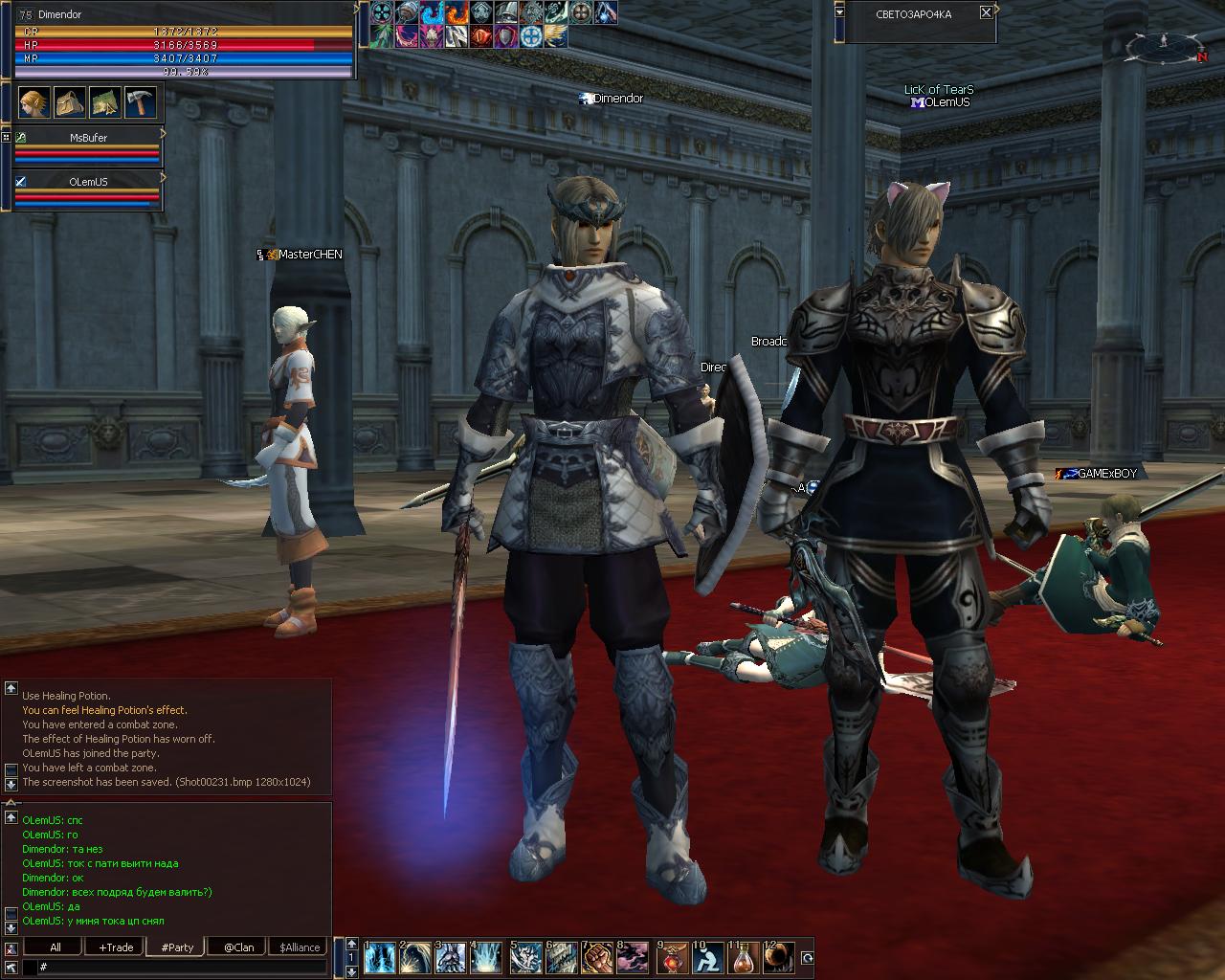Close the СВЕТОЗАРО4КА target window
Viewport: 1225px width, 980px height.
point(986,13)
